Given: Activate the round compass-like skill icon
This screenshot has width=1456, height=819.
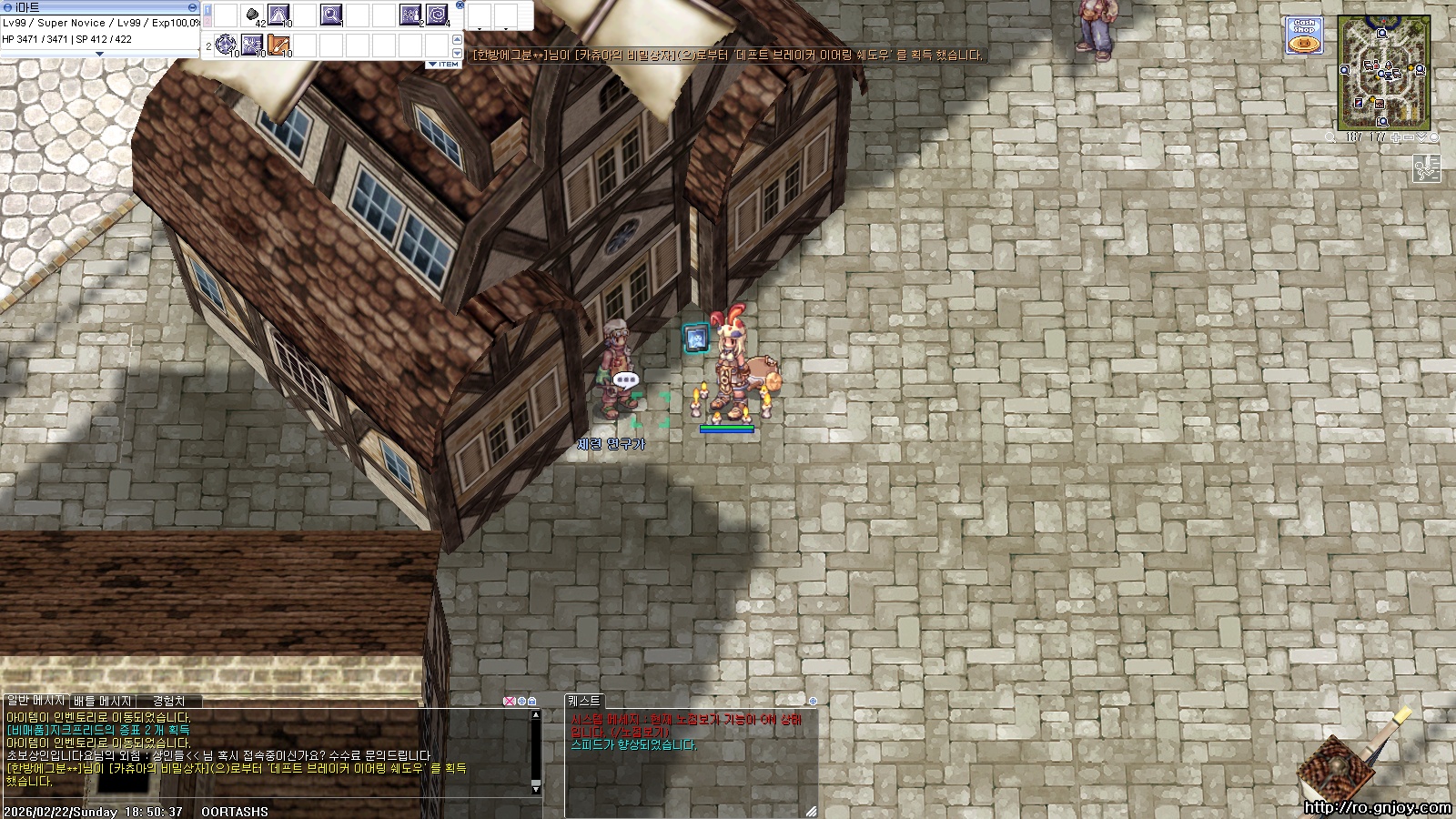Looking at the screenshot, I should pos(226,44).
